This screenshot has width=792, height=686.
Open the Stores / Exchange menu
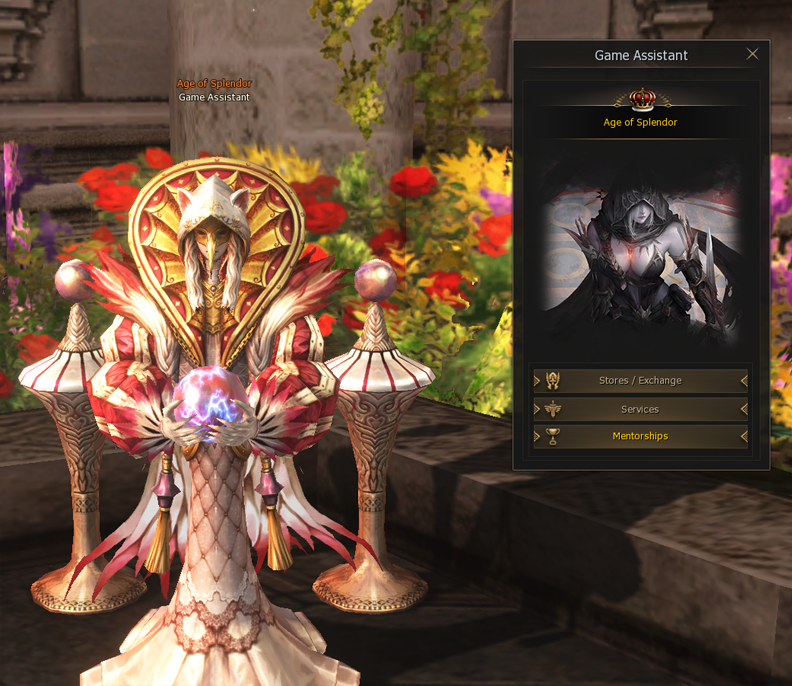640,381
